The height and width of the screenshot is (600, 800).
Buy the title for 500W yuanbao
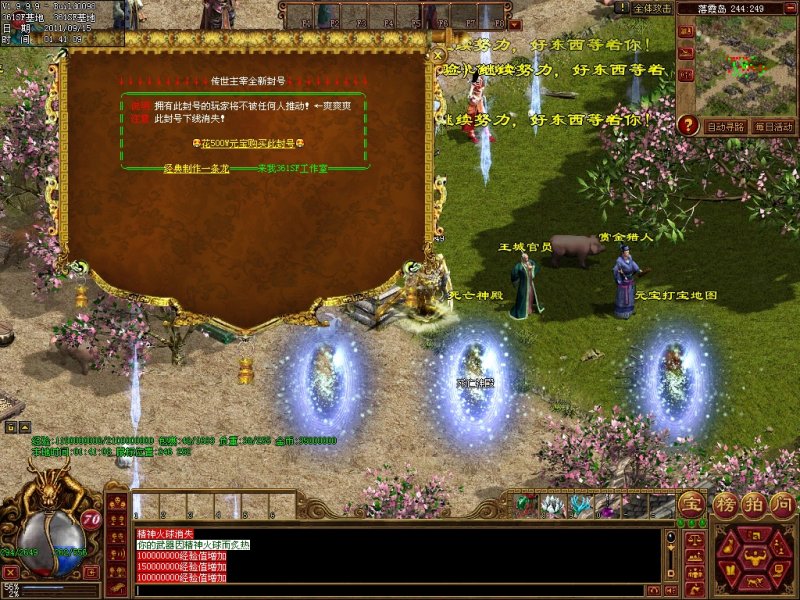point(246,143)
